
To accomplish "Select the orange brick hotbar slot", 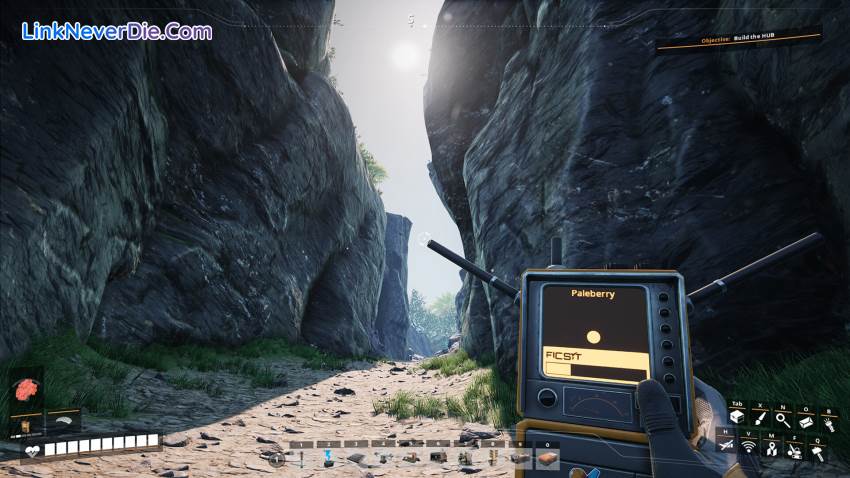I will (x=546, y=458).
